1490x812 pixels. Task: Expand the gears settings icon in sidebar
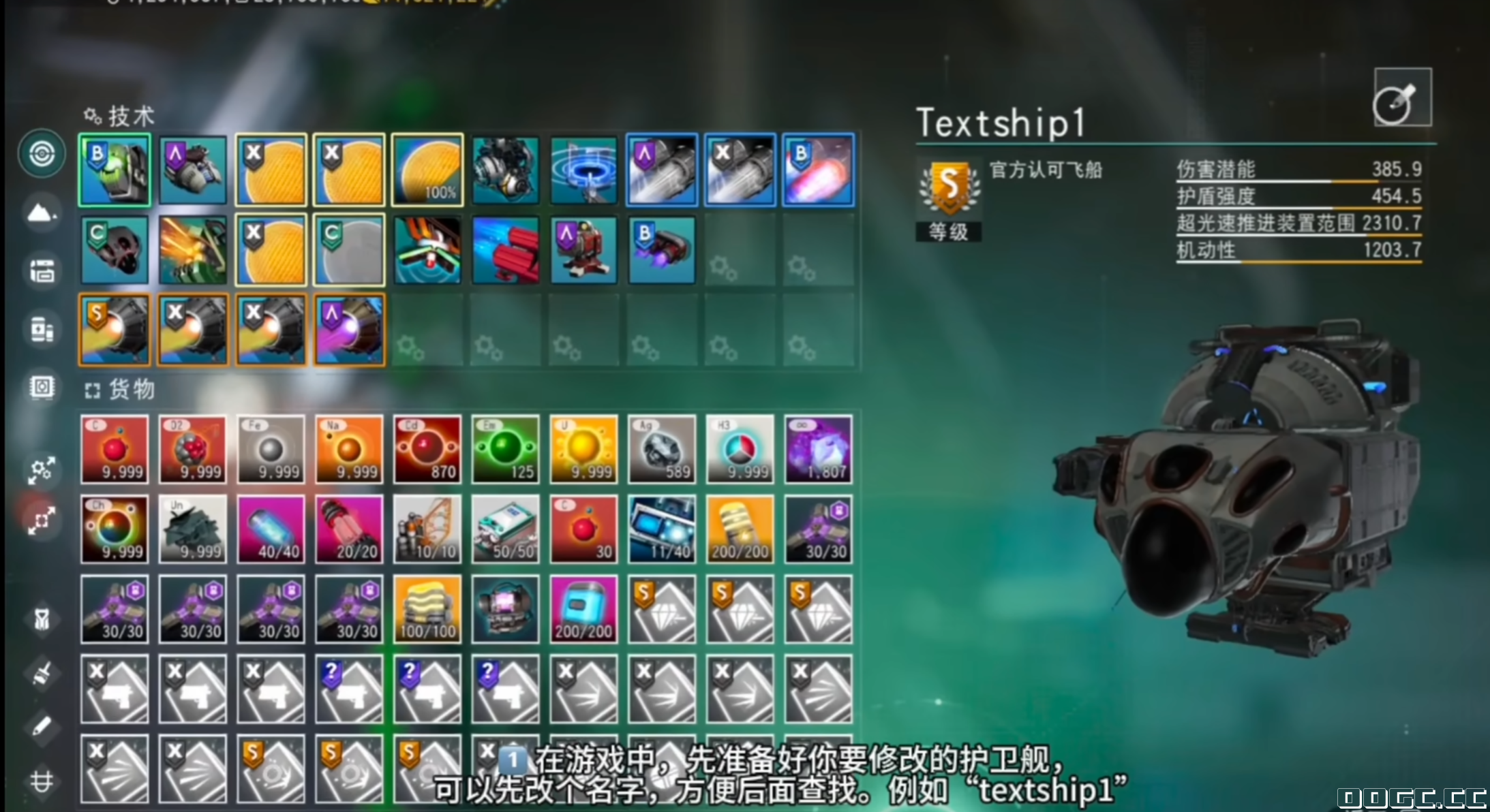tap(41, 470)
